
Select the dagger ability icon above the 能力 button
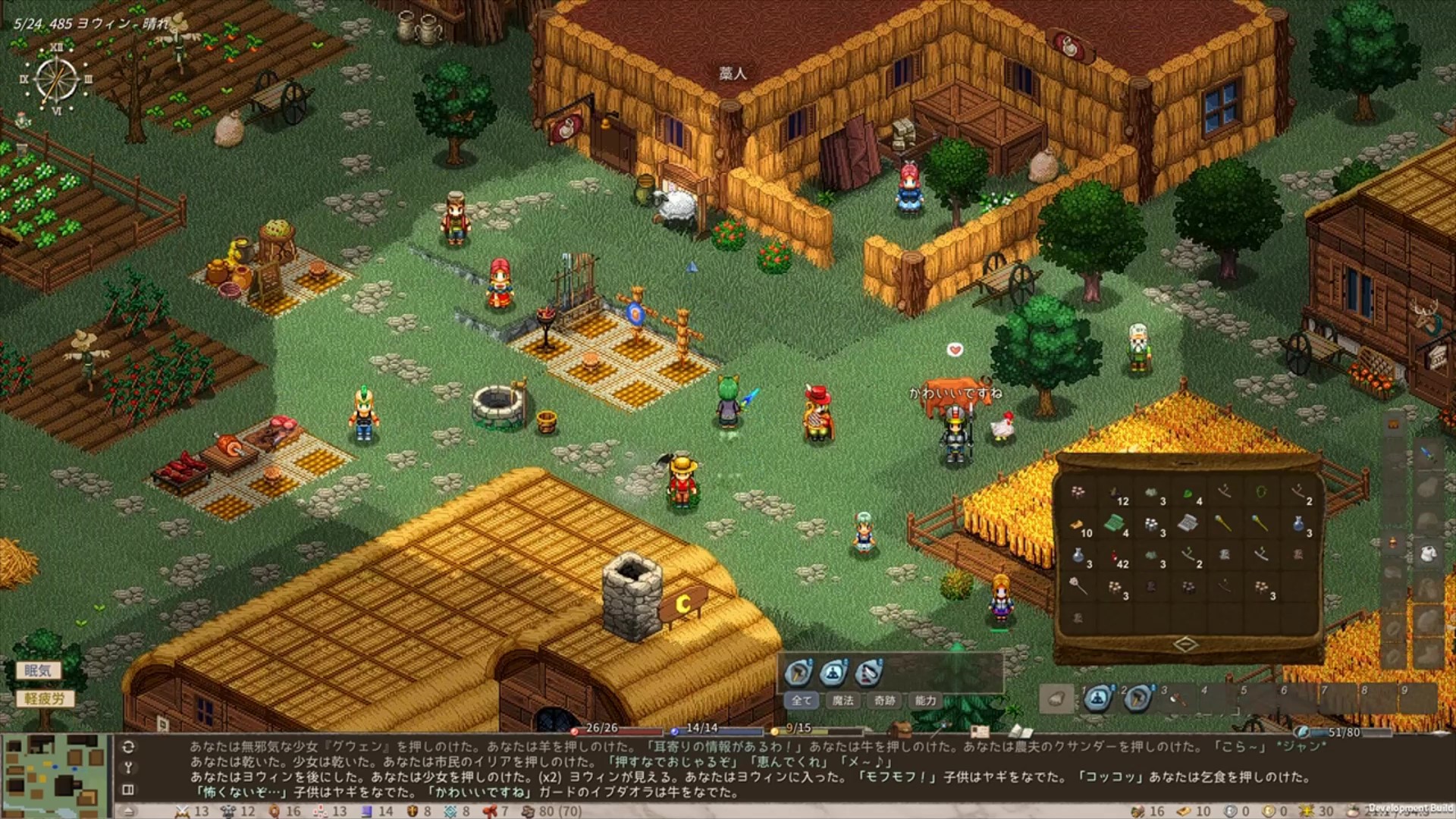coord(867,675)
